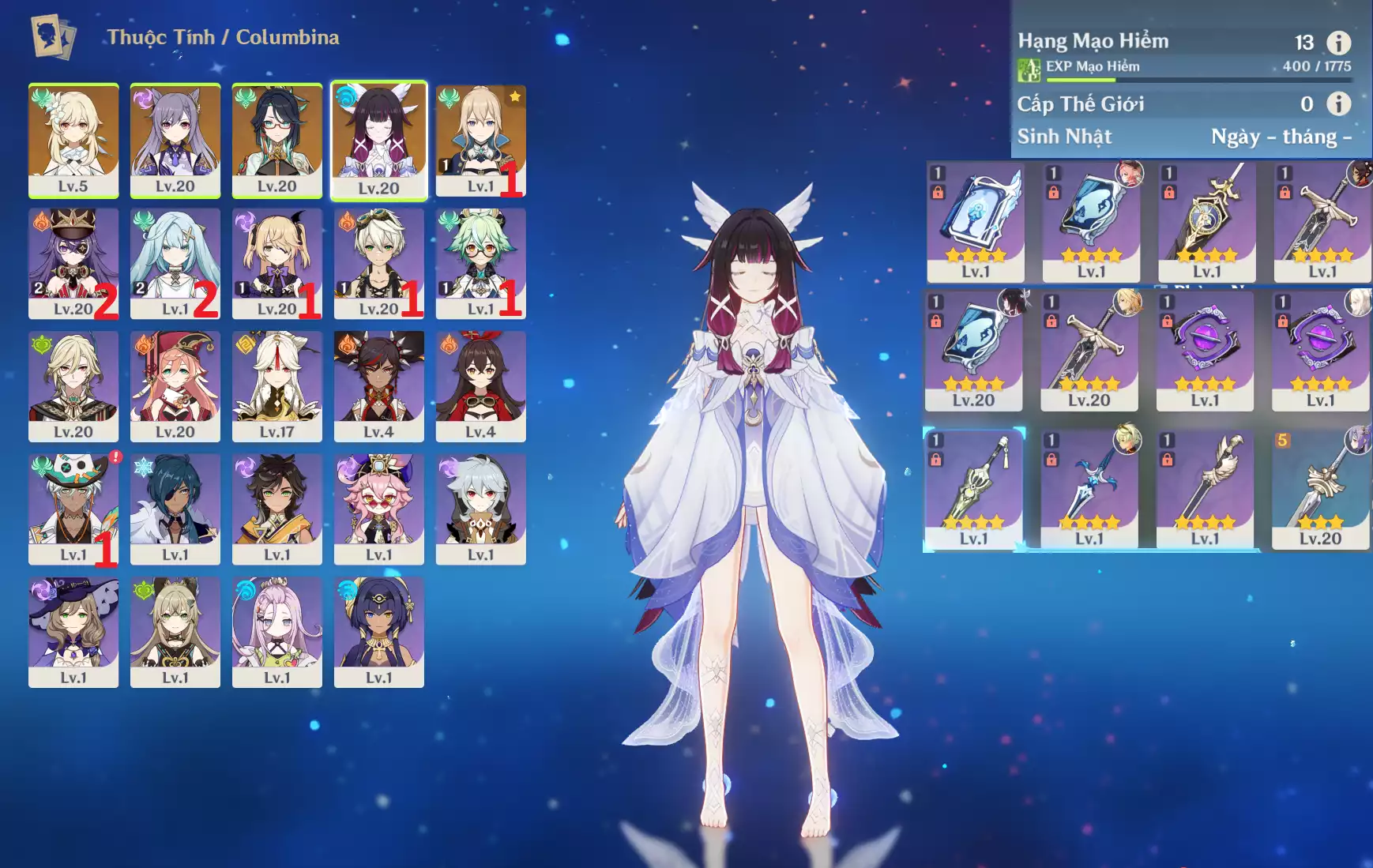This screenshot has width=1373, height=868.
Task: Choose the blonde Traveler Lv.5 portrait
Action: 73,140
